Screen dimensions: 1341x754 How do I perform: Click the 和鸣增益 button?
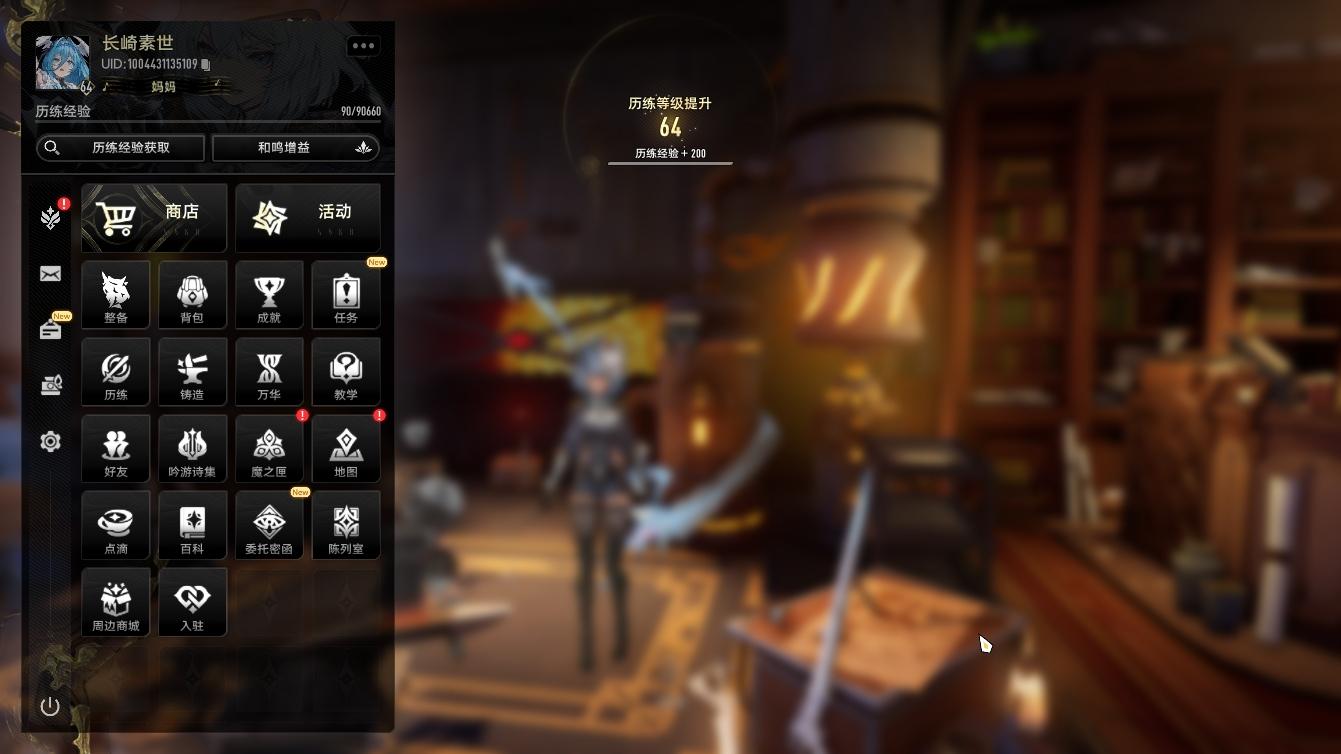(x=296, y=148)
